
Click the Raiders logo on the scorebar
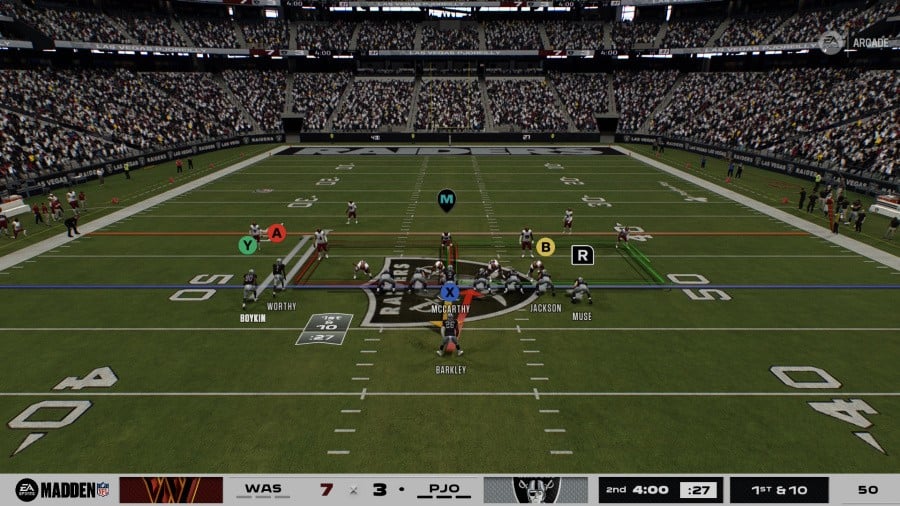click(x=536, y=490)
